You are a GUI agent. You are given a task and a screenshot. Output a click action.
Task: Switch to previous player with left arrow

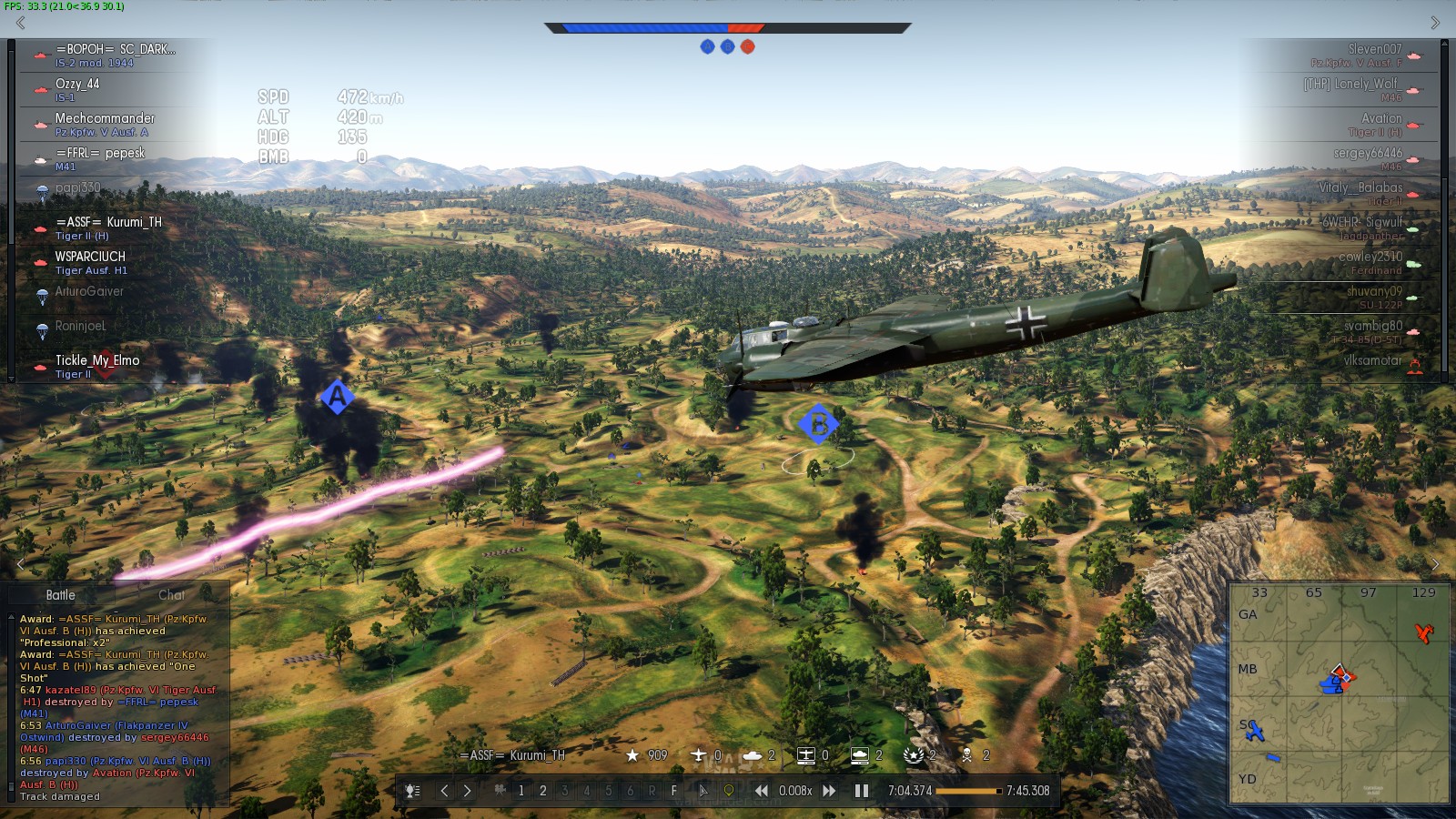444,791
